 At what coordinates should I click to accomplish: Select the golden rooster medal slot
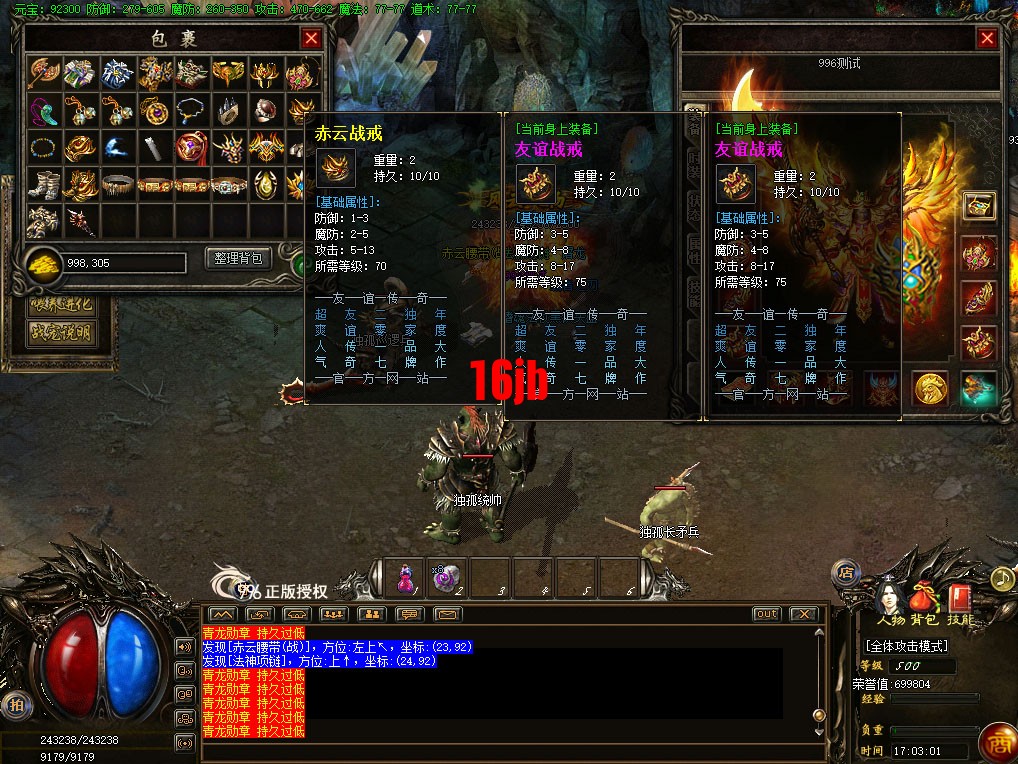(931, 388)
